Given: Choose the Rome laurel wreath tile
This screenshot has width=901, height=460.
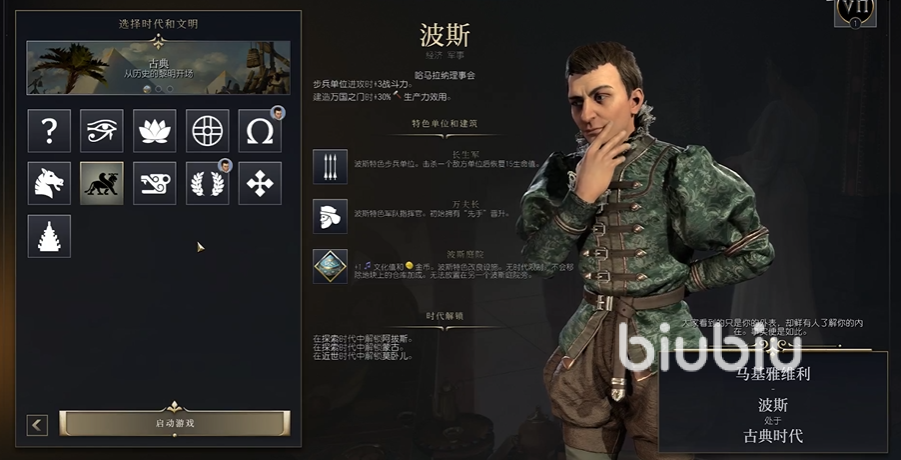Looking at the screenshot, I should point(207,183).
